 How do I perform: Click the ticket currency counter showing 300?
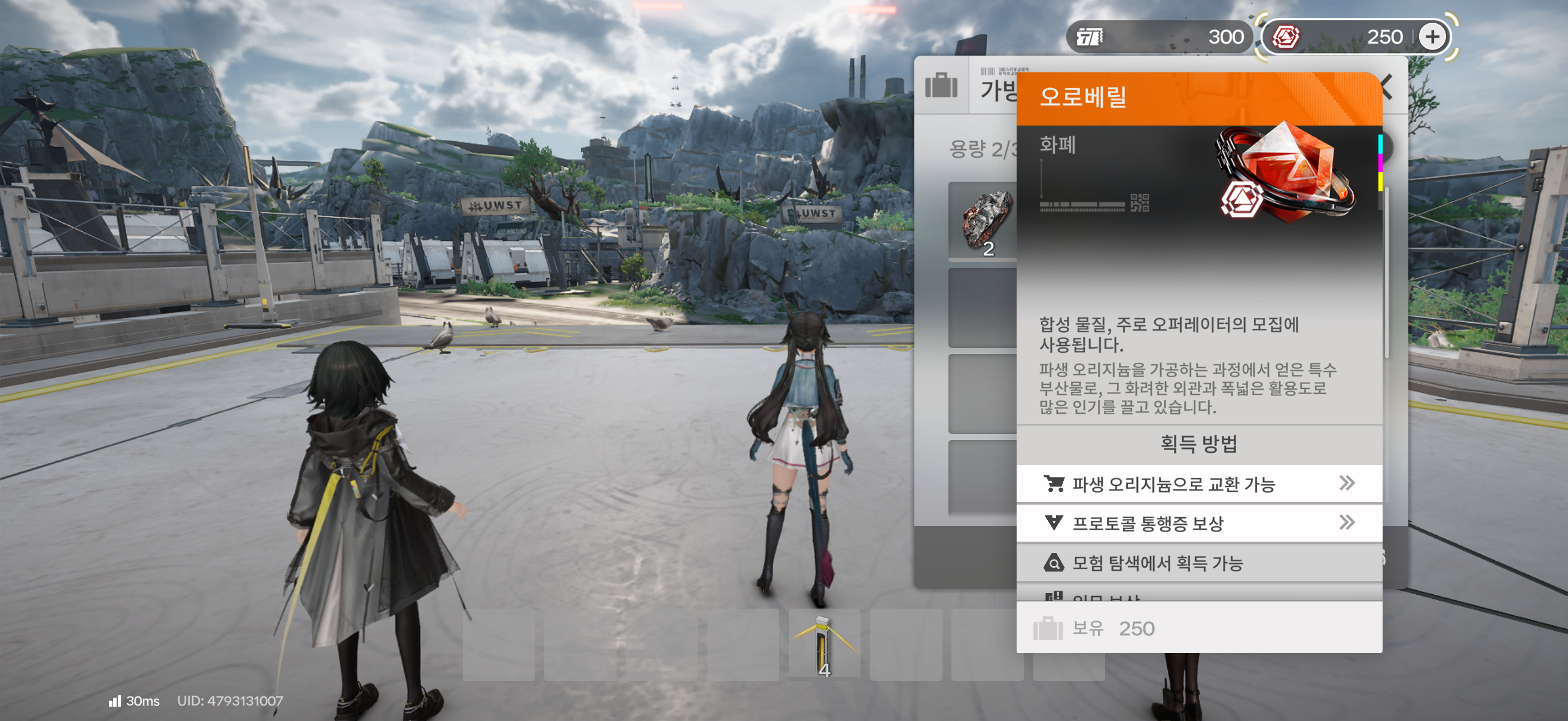tap(1158, 37)
